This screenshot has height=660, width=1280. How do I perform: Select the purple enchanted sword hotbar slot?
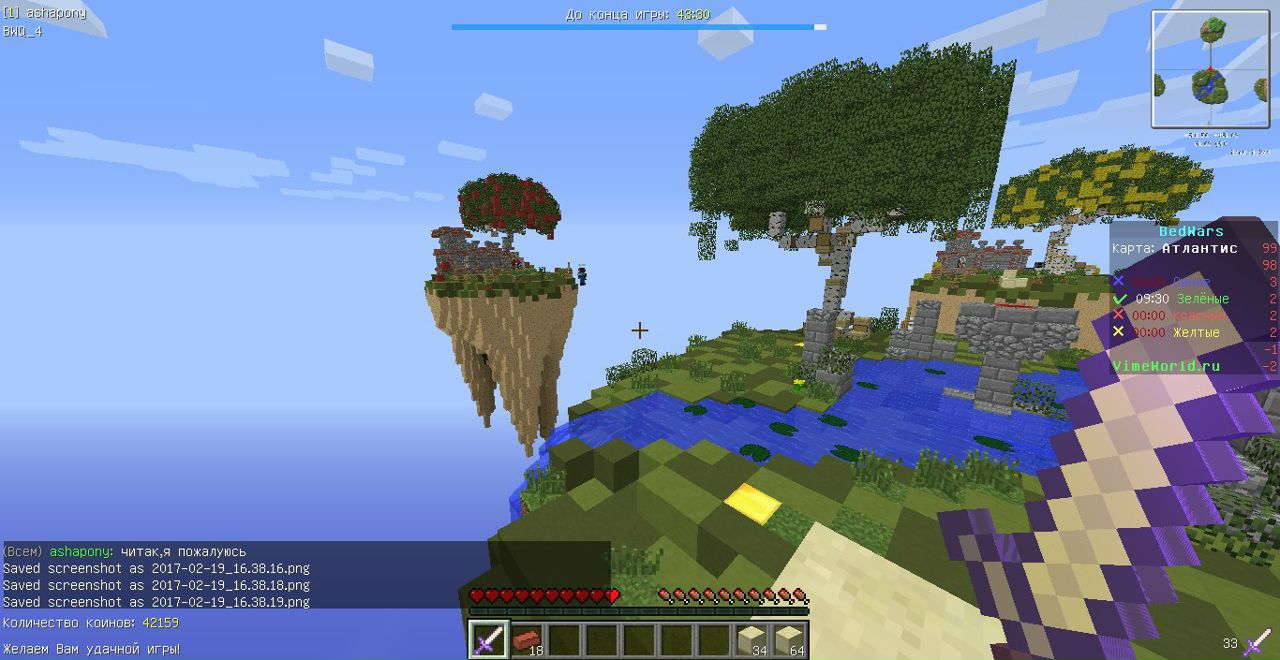(x=488, y=638)
